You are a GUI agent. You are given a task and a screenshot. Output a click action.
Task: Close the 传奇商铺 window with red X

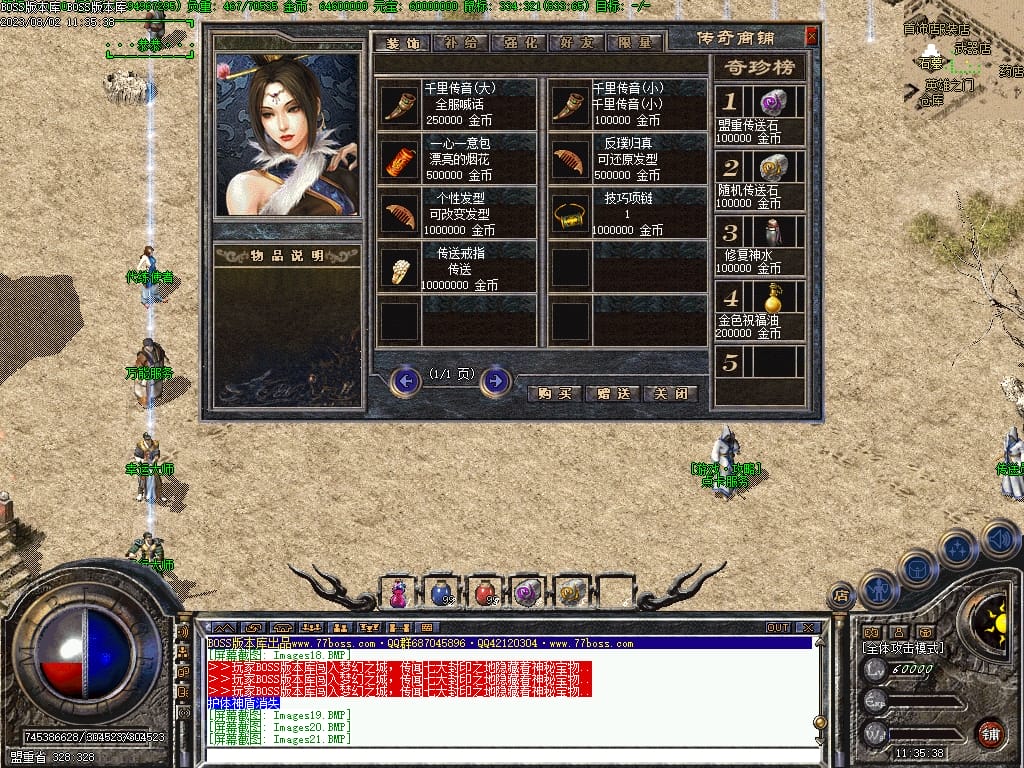(x=811, y=37)
